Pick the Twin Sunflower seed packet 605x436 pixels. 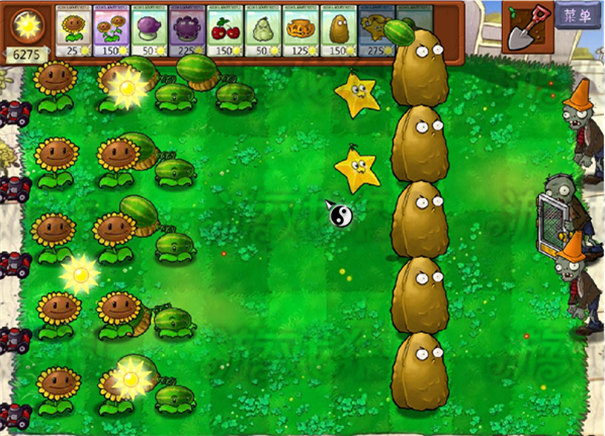coord(109,30)
